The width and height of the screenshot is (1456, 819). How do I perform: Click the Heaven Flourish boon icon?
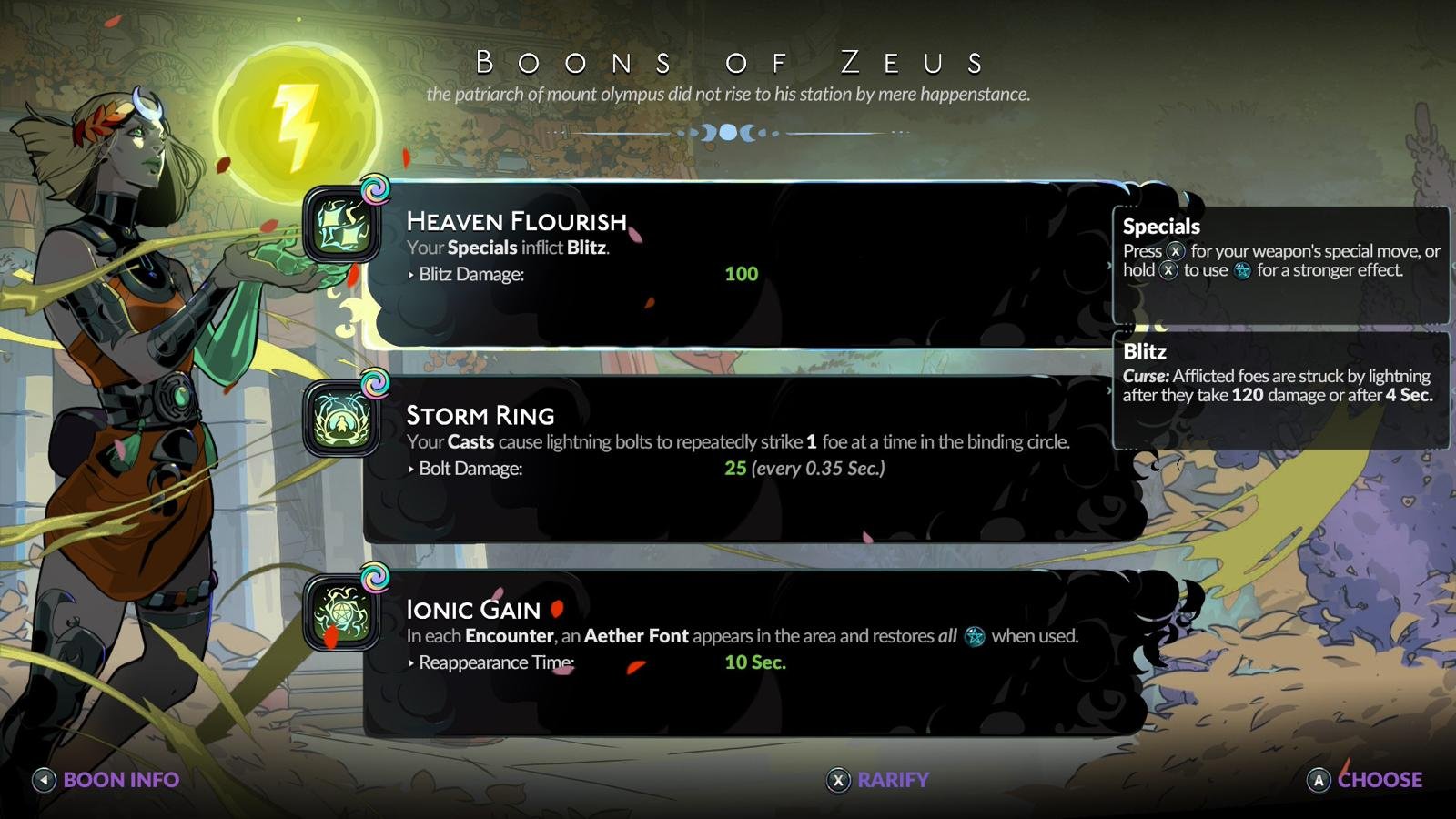[x=342, y=226]
